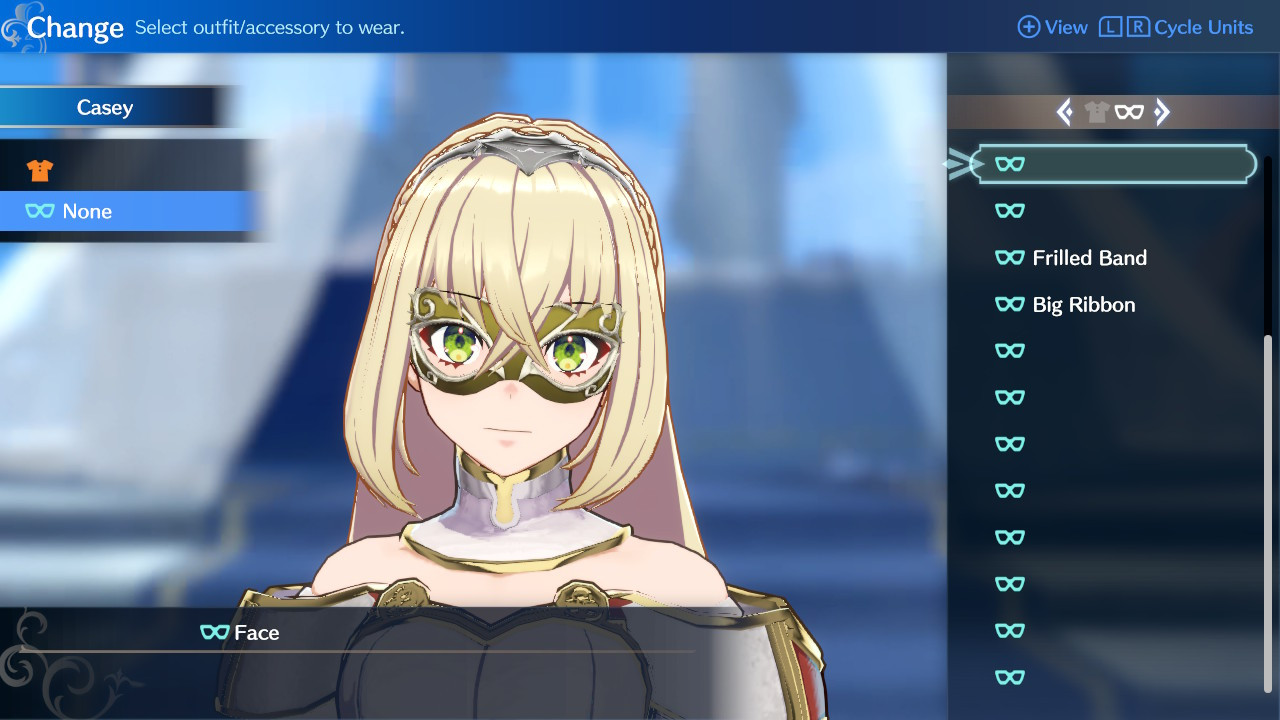Click the glasses icon just below Big Ribbon
The image size is (1280, 720).
(1010, 351)
